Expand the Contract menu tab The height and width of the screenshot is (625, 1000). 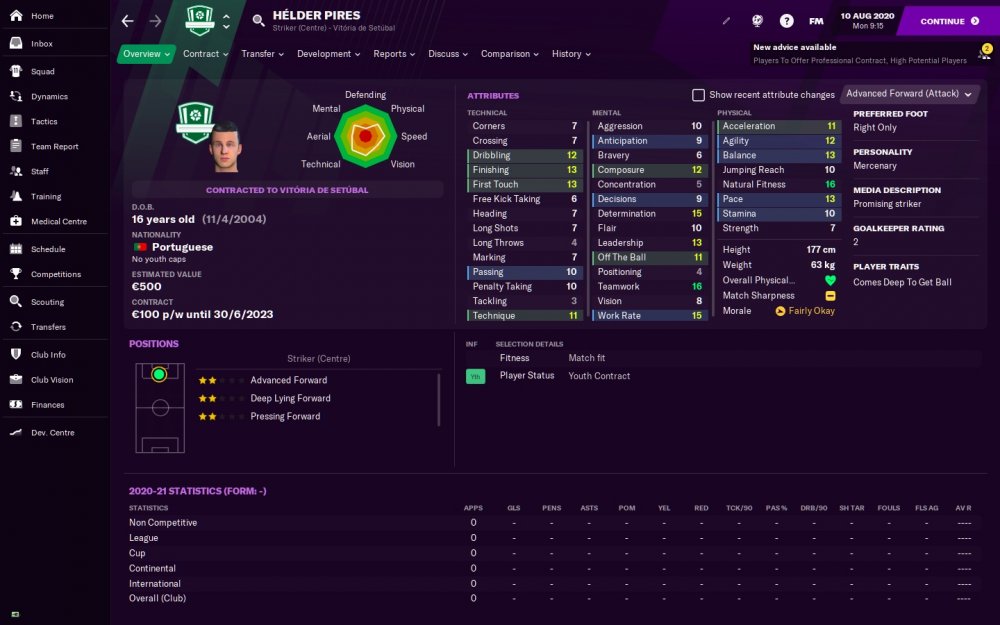pos(205,54)
